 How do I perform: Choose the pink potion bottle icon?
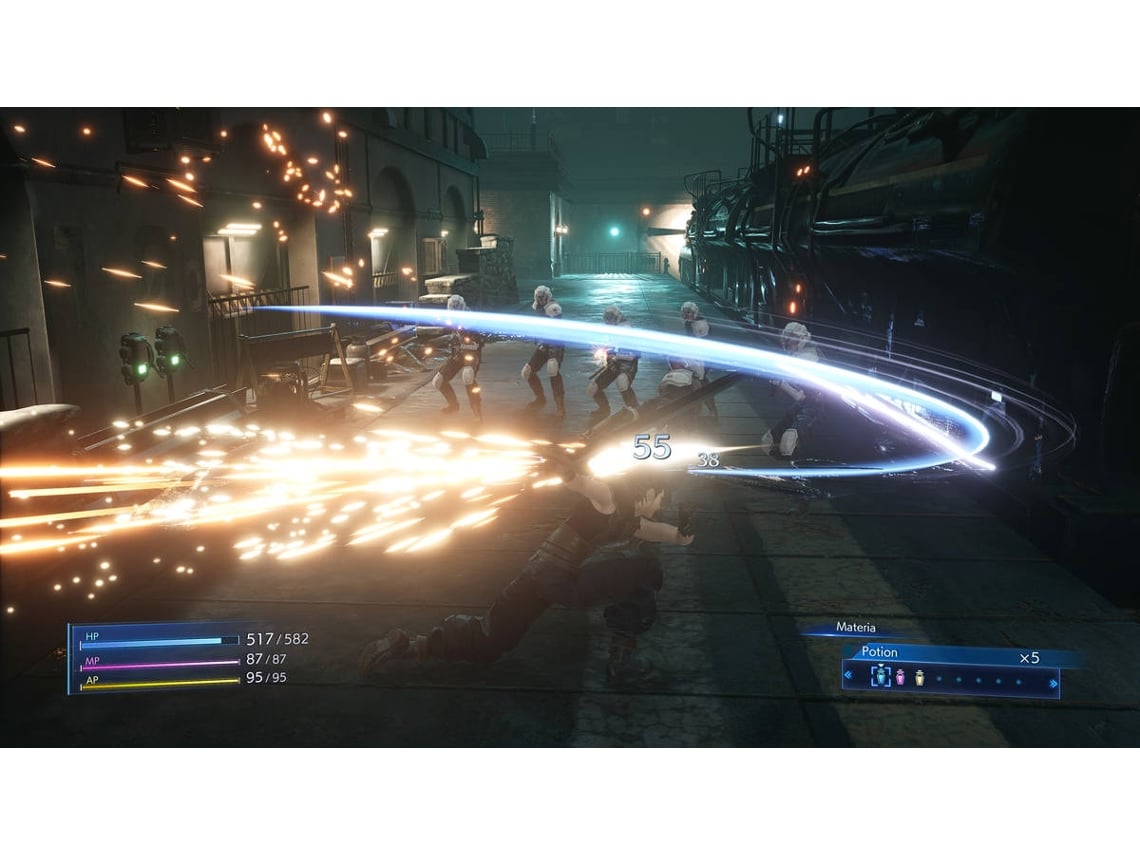[x=900, y=678]
